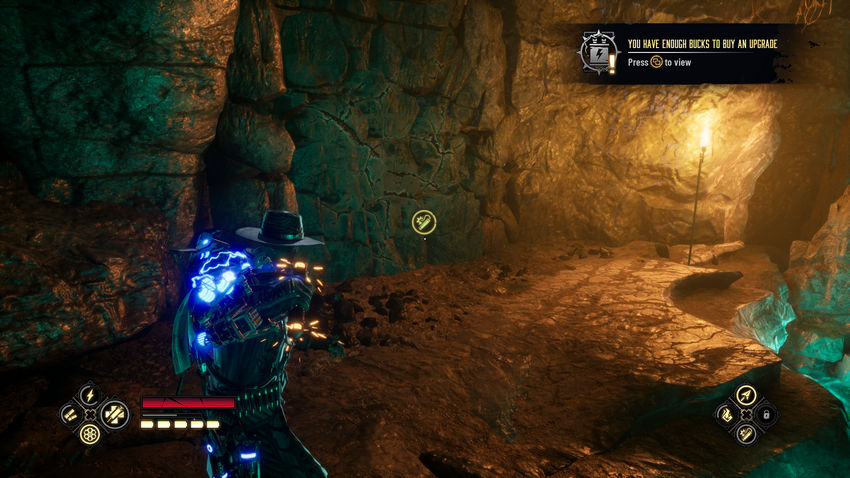The image size is (850, 478).
Task: Use the healing syringe slot
Action: click(x=745, y=434)
